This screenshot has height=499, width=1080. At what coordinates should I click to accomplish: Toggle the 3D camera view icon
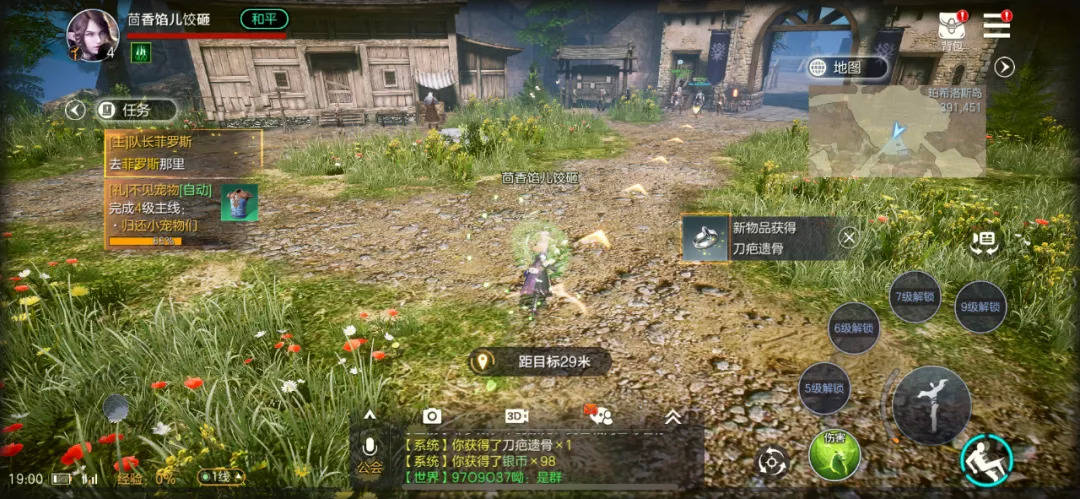tap(516, 416)
